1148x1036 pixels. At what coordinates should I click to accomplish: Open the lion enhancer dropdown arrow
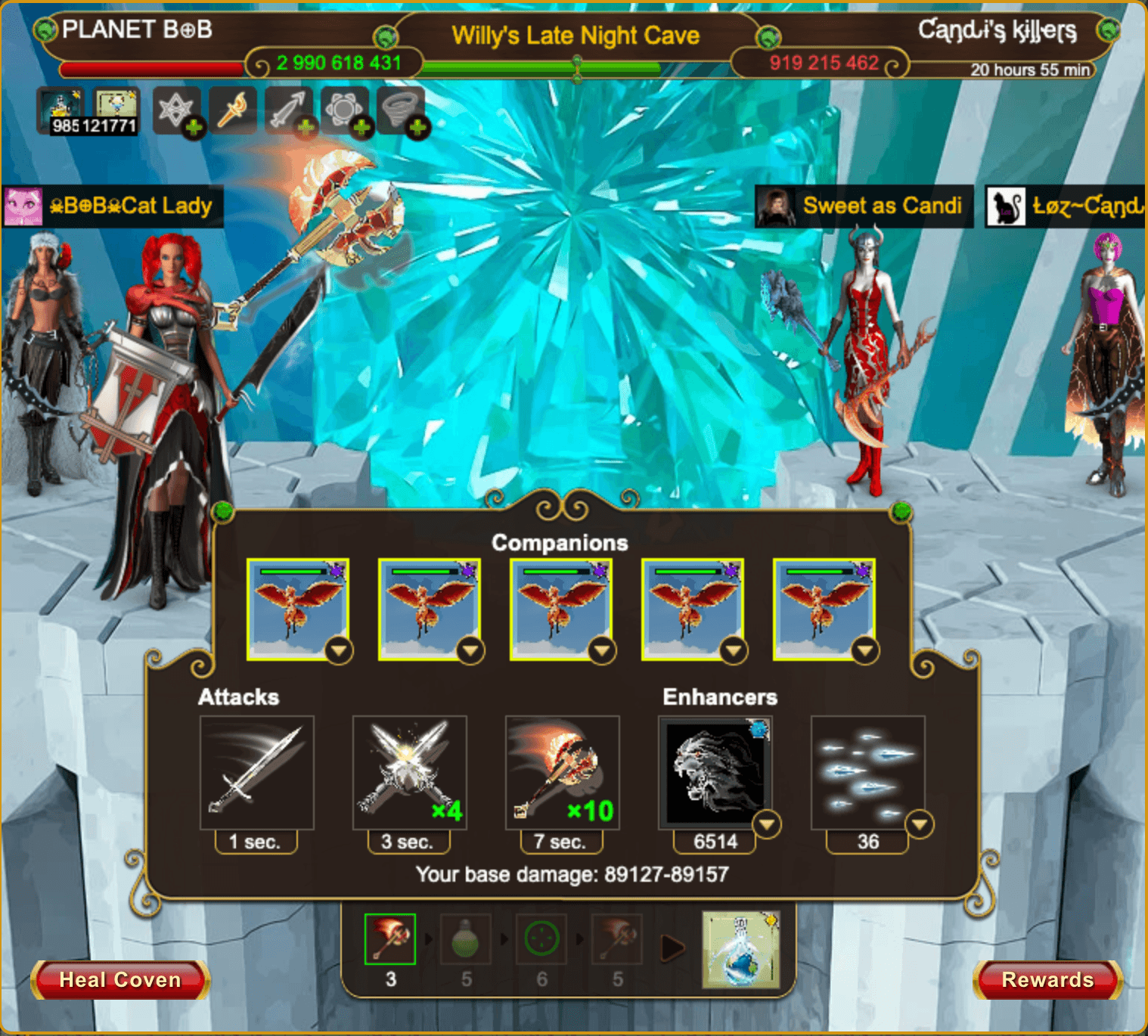tap(767, 824)
